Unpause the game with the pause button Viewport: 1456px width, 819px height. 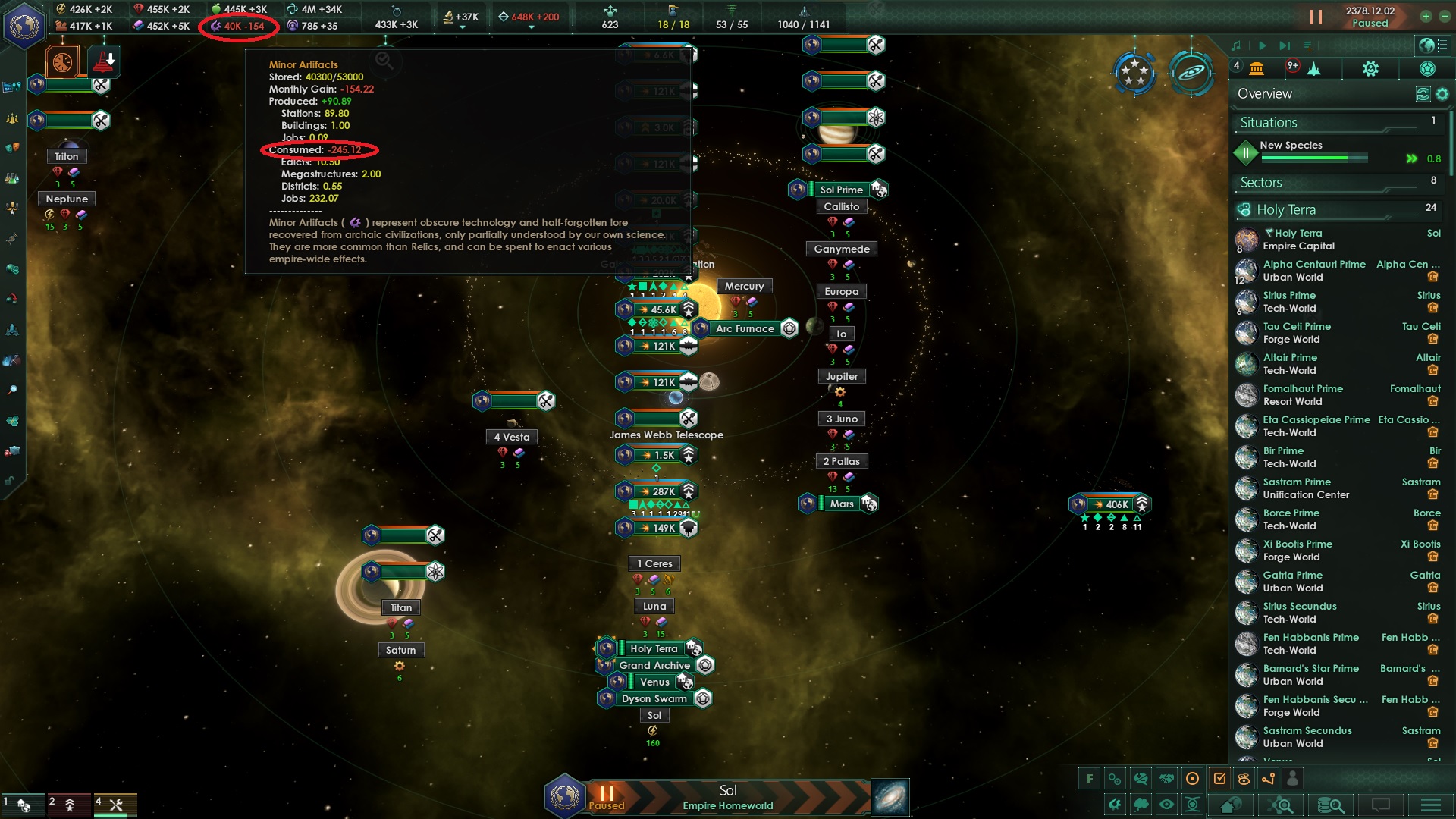(x=1316, y=17)
